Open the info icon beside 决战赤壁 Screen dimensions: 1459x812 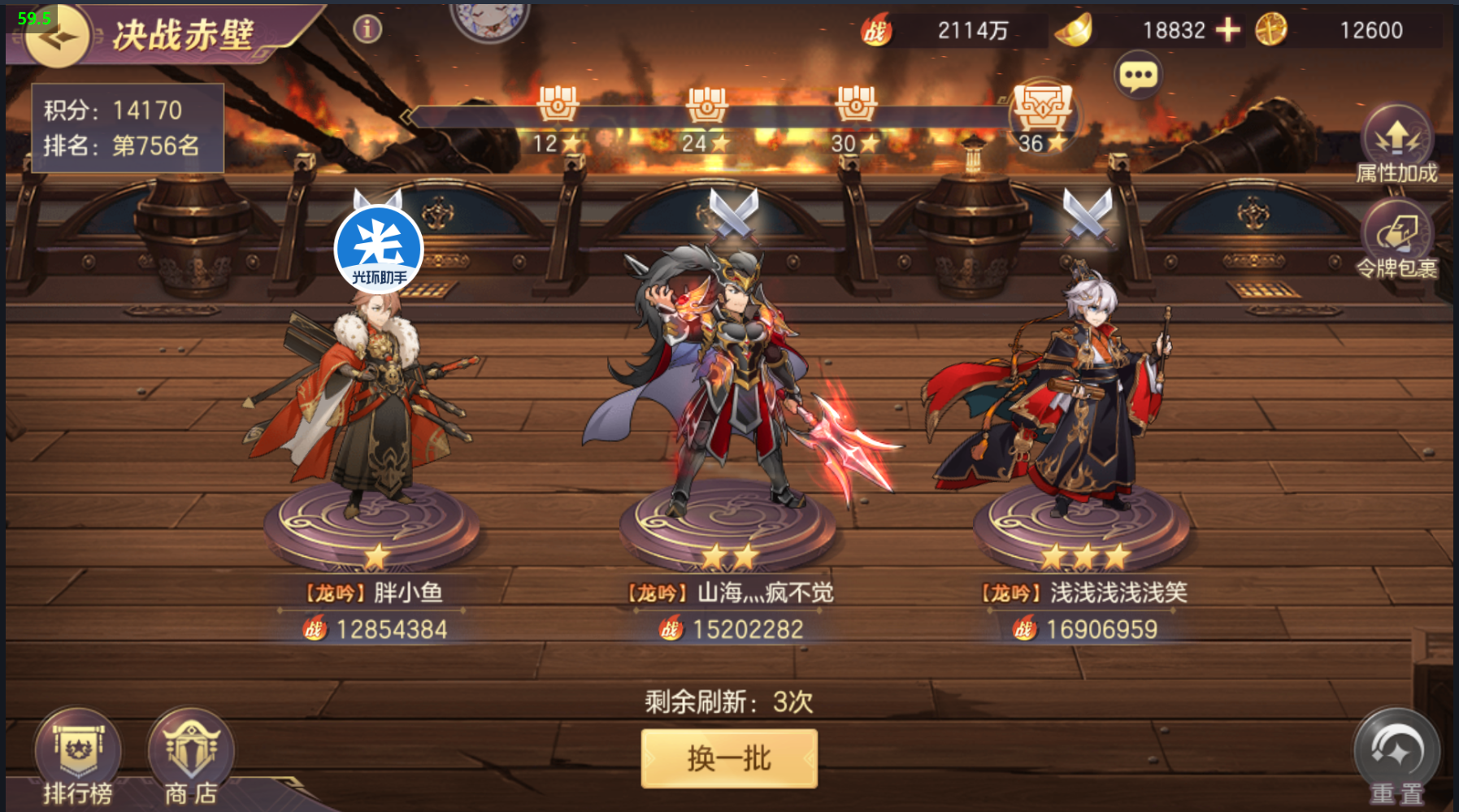coord(367,29)
